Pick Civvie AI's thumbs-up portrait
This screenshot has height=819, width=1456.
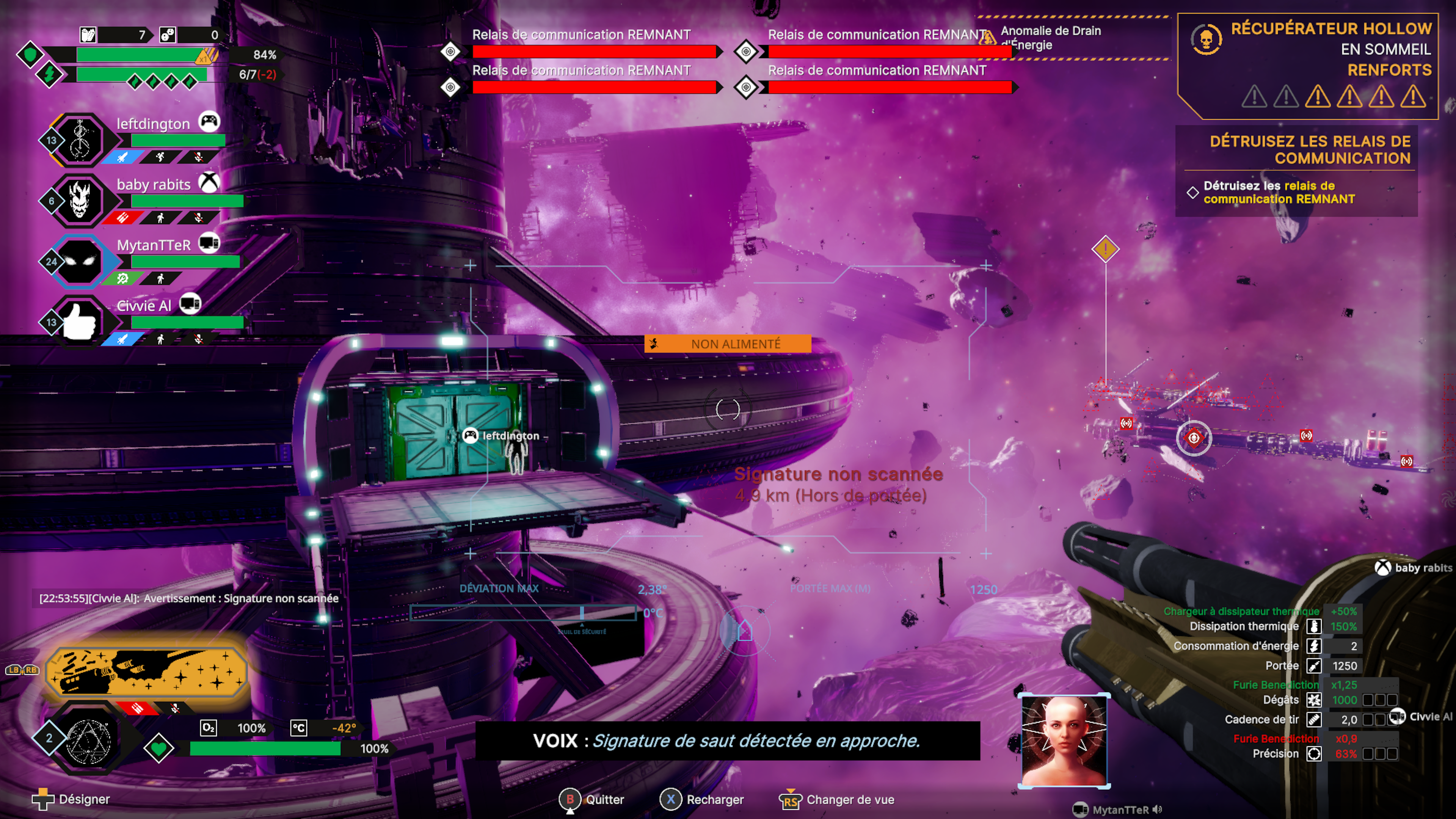pos(80,322)
